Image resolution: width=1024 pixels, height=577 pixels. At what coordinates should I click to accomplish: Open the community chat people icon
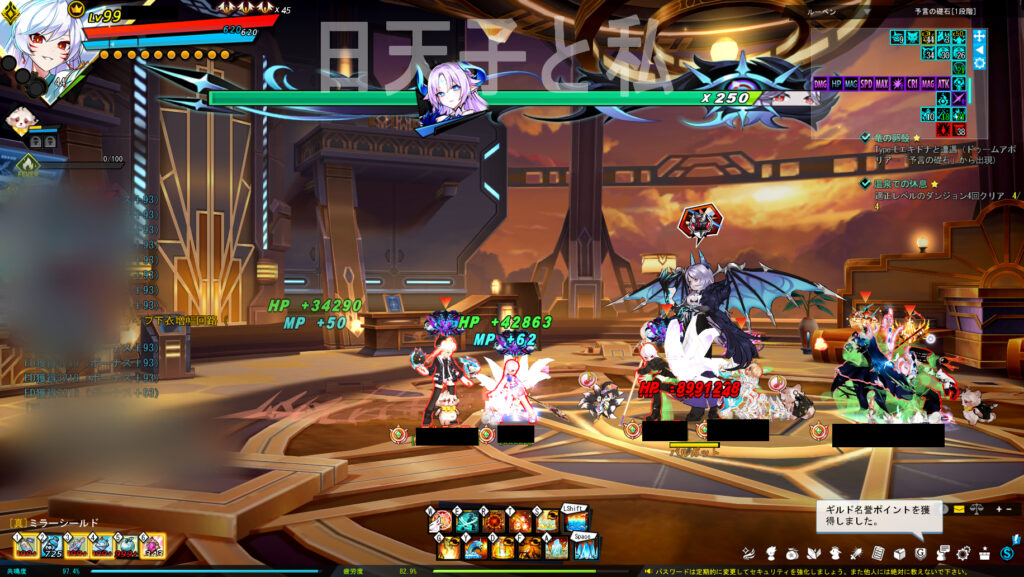point(942,553)
